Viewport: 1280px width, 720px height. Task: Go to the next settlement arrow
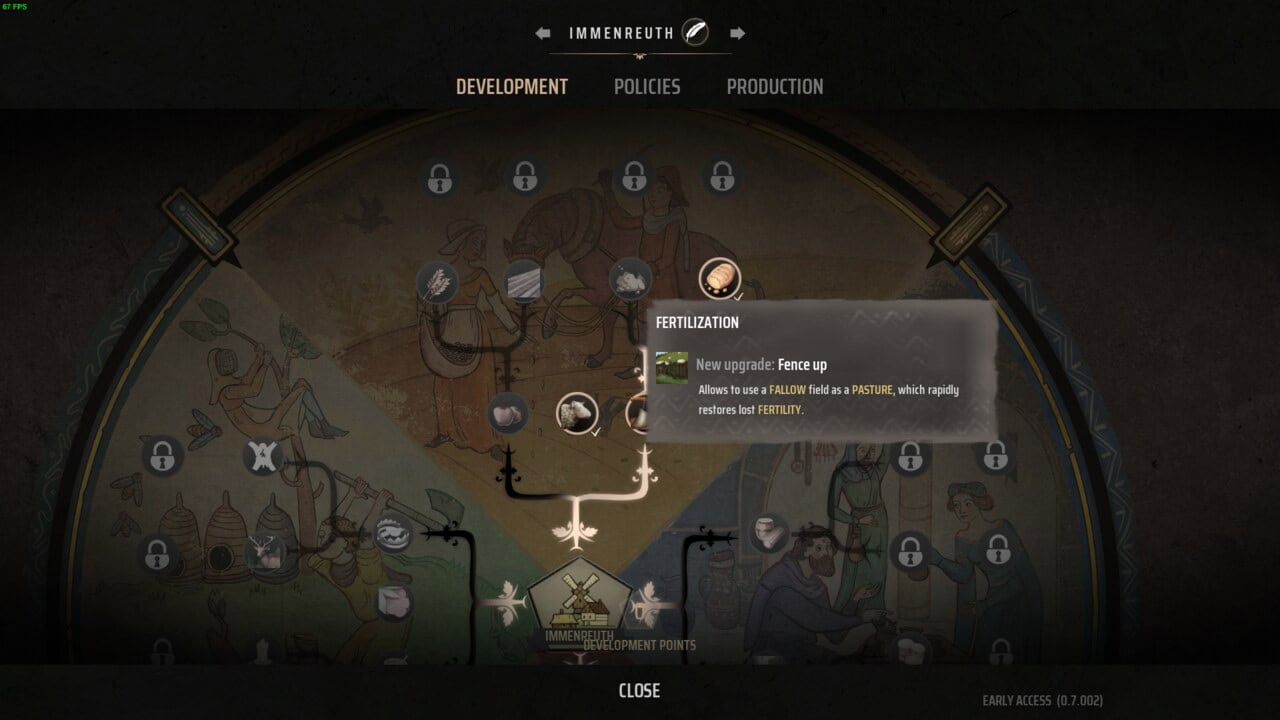pyautogui.click(x=737, y=33)
